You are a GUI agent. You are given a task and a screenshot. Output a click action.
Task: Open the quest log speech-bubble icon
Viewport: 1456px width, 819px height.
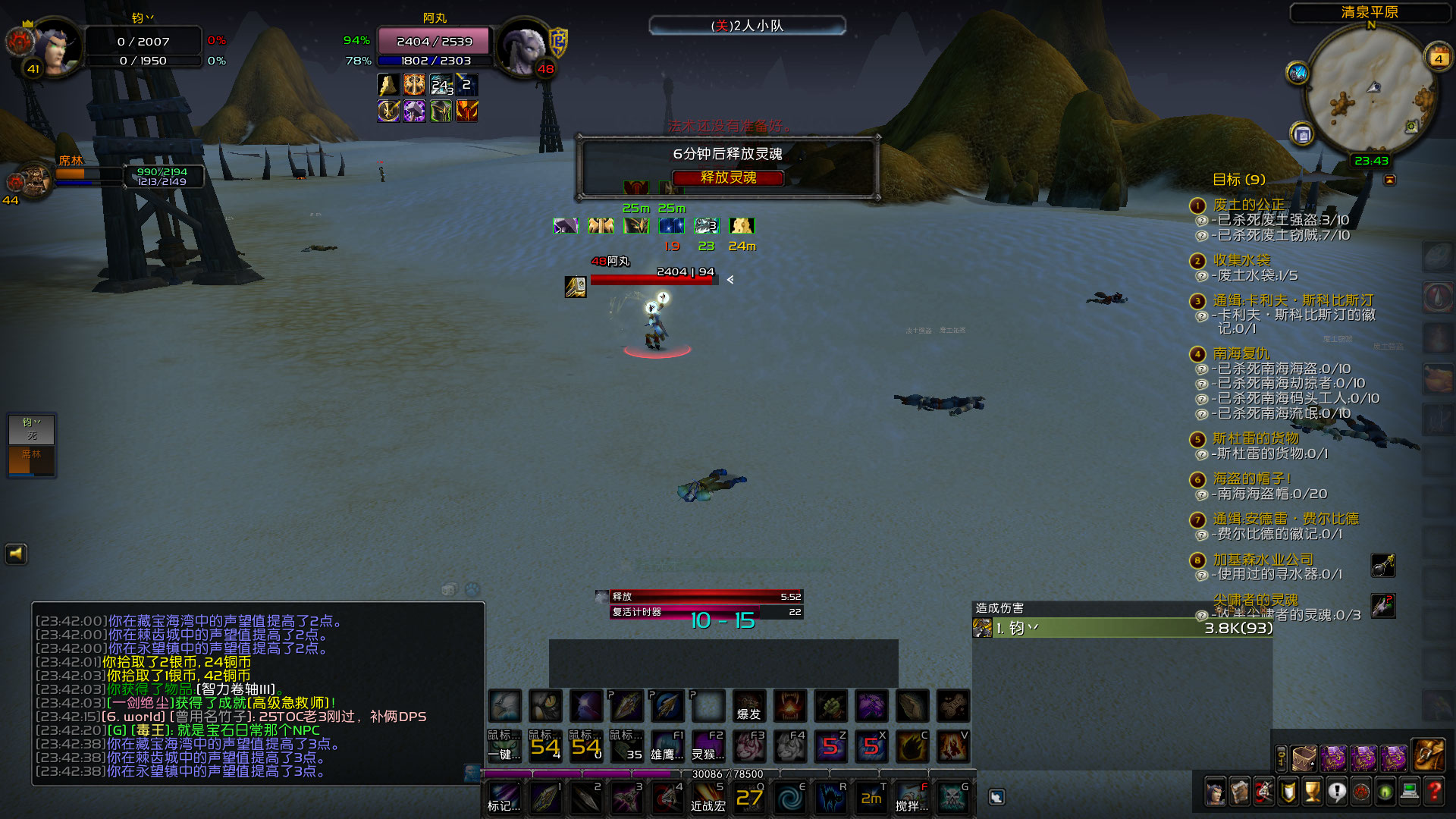(x=1337, y=792)
